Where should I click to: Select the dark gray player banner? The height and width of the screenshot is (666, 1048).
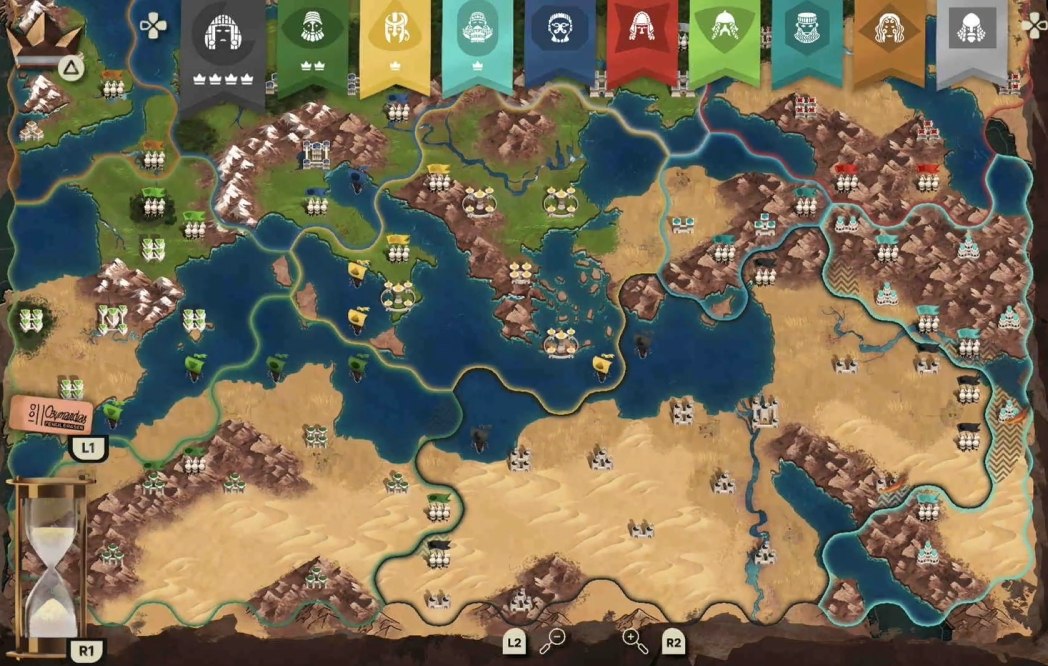click(222, 45)
